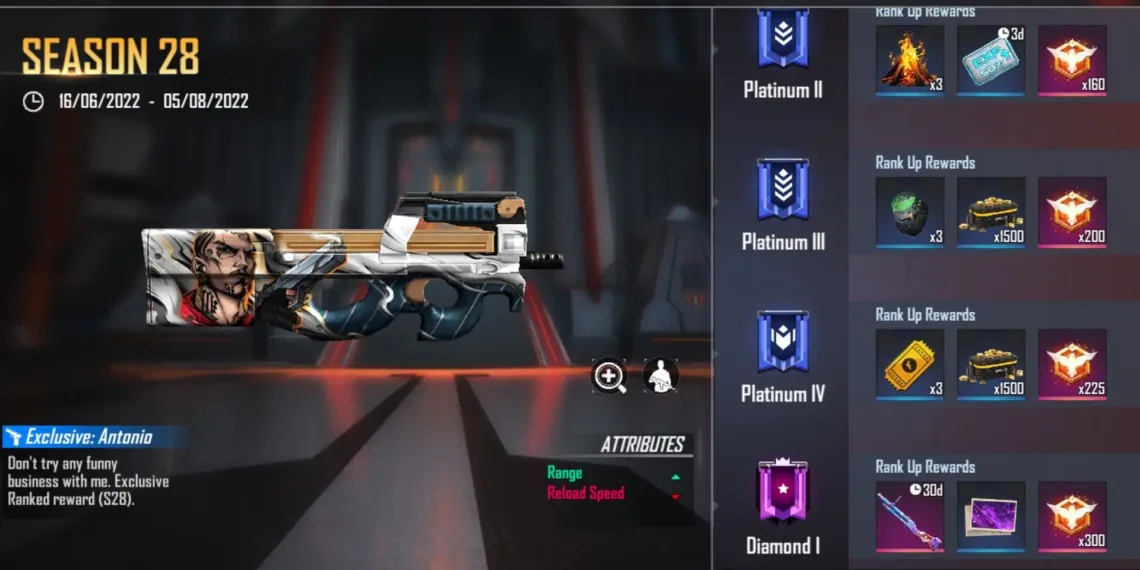View the bonfire x3 reward
1140x570 pixels.
(x=910, y=60)
